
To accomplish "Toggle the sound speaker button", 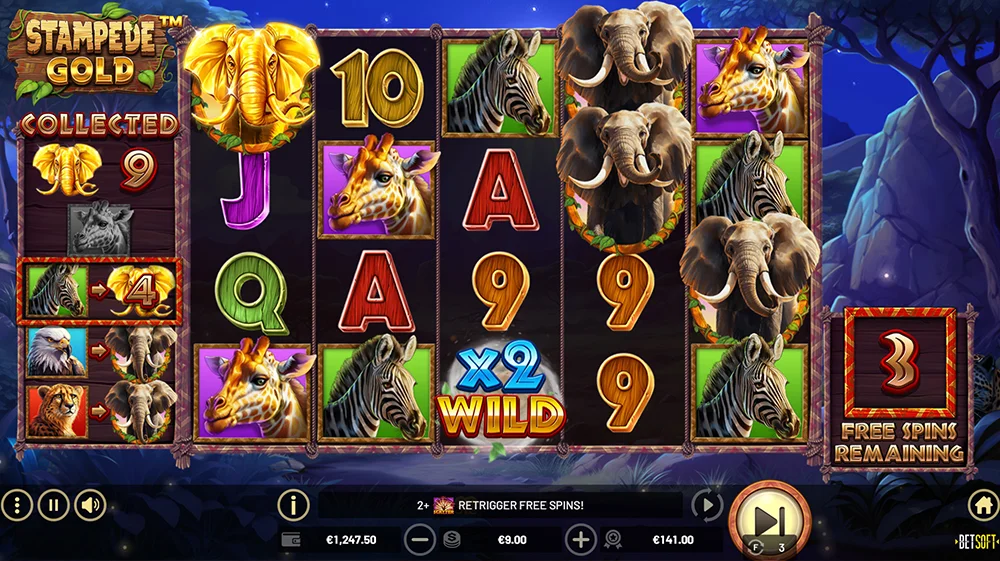I will 91,505.
